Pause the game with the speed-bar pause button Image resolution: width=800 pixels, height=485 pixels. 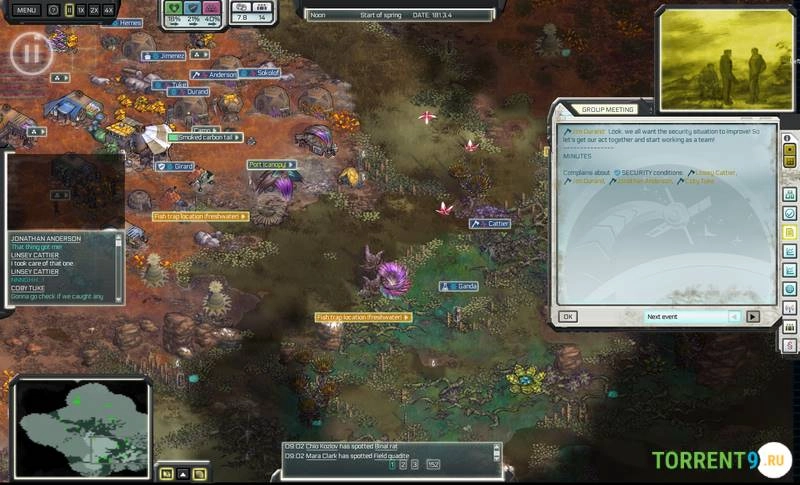[x=69, y=10]
